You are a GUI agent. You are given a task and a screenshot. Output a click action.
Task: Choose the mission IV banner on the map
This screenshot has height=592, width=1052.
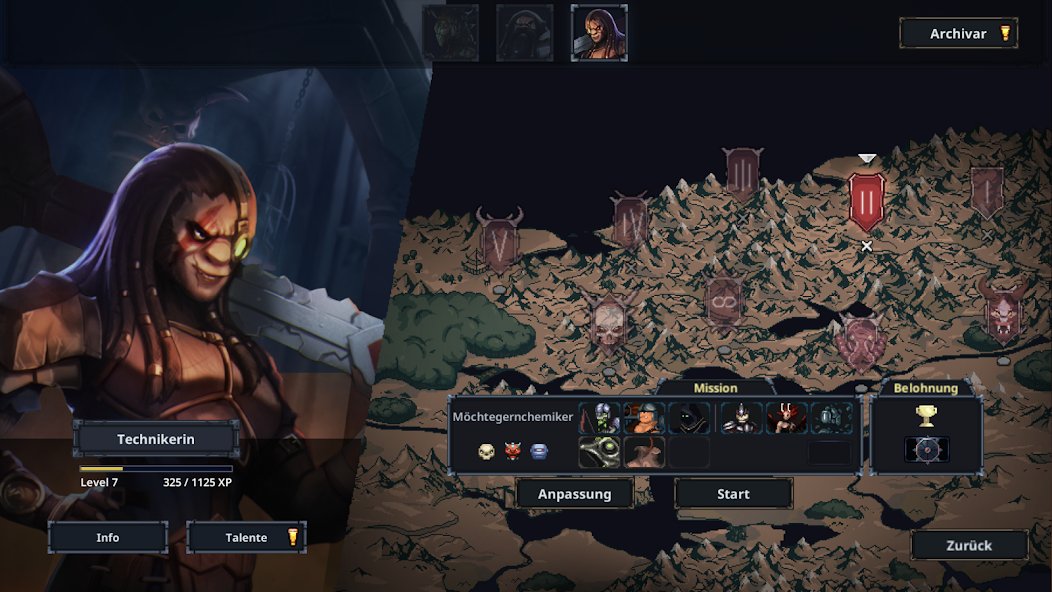(x=631, y=220)
